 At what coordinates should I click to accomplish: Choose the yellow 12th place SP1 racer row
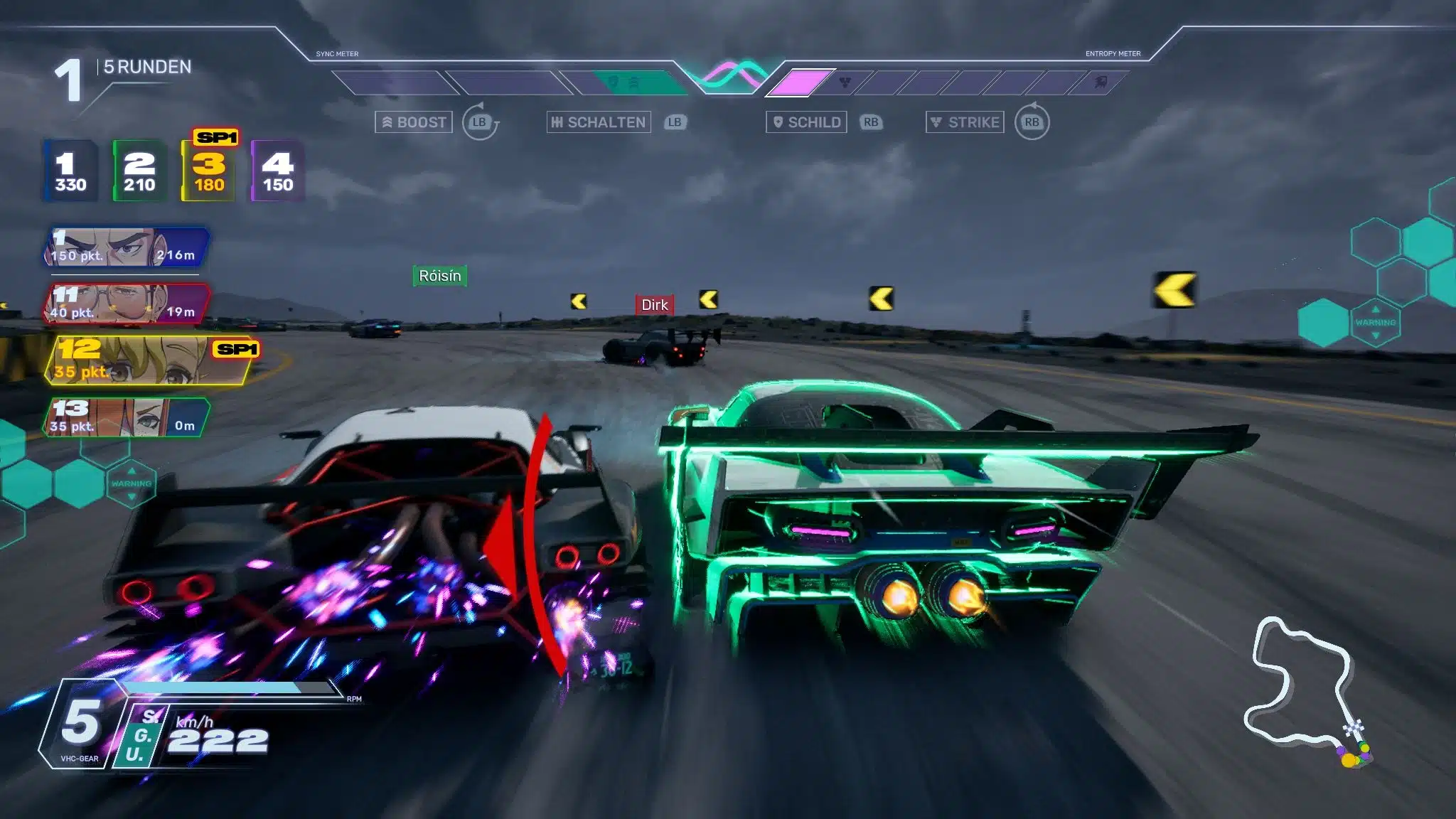(149, 360)
